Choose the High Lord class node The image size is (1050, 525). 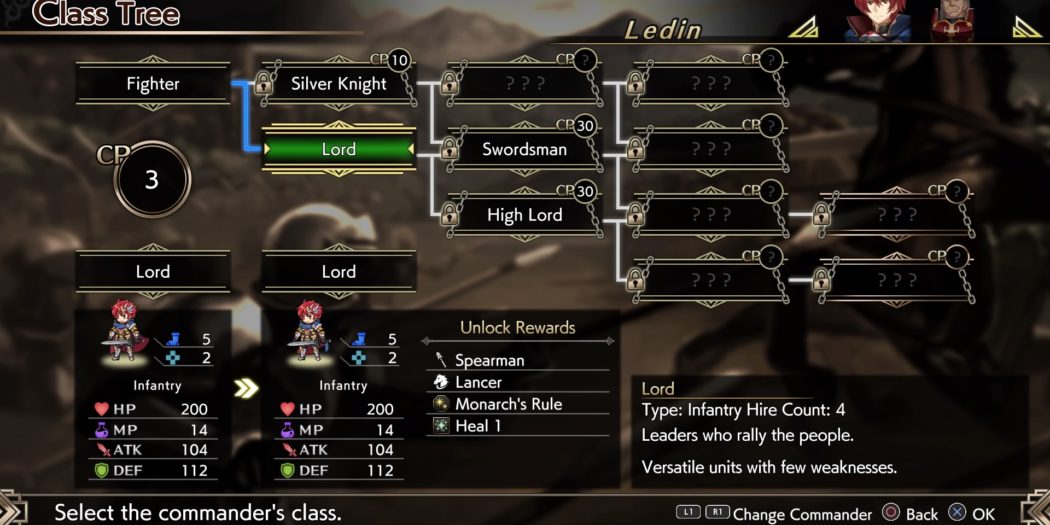tap(524, 215)
